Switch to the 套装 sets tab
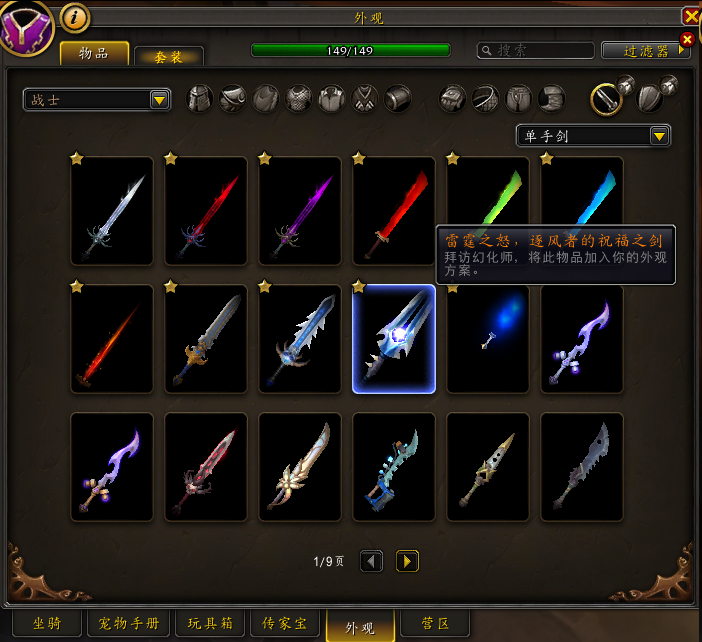Image resolution: width=702 pixels, height=642 pixels. click(x=169, y=57)
